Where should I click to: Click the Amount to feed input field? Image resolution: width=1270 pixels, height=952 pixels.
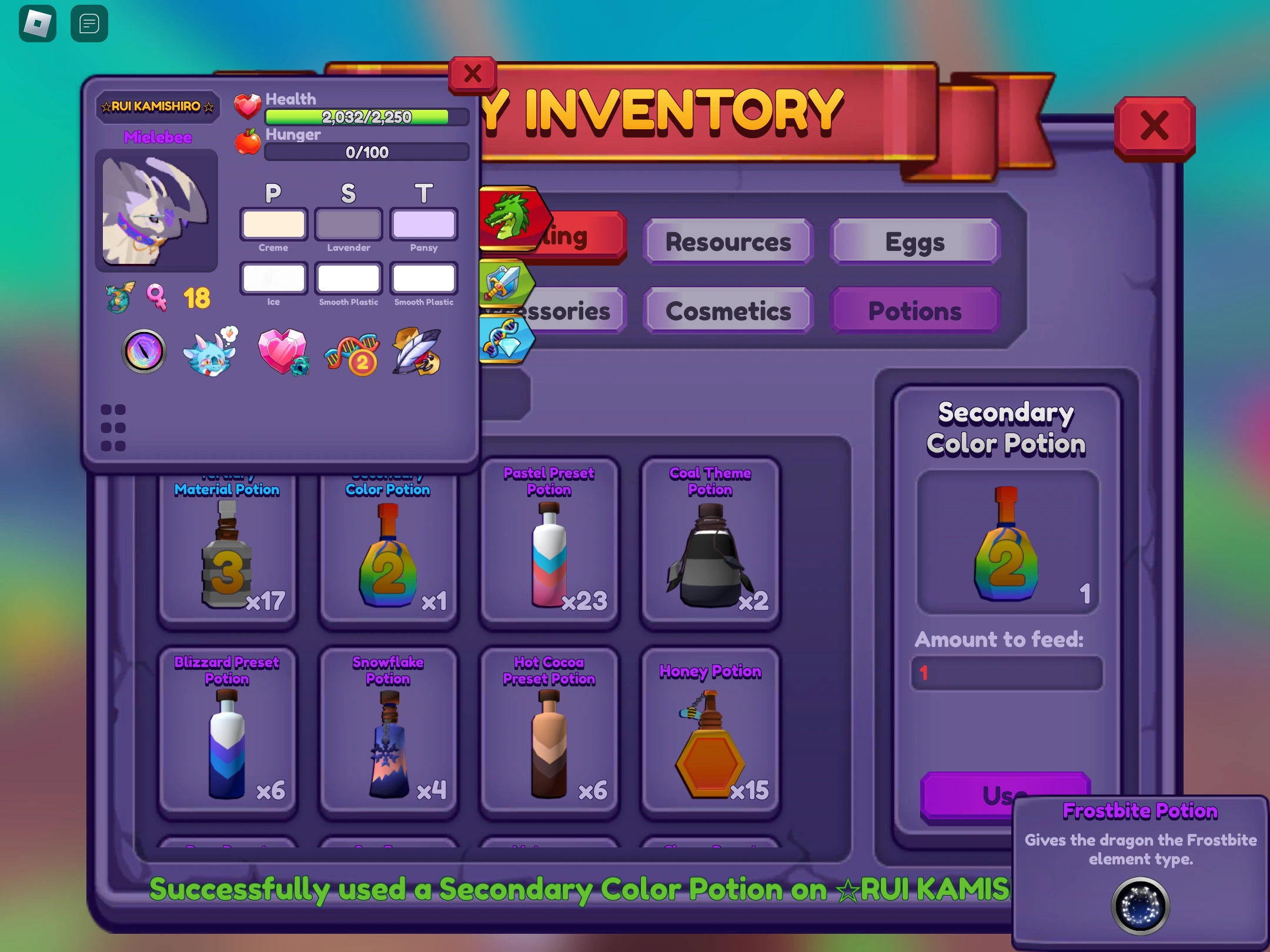[x=1007, y=673]
